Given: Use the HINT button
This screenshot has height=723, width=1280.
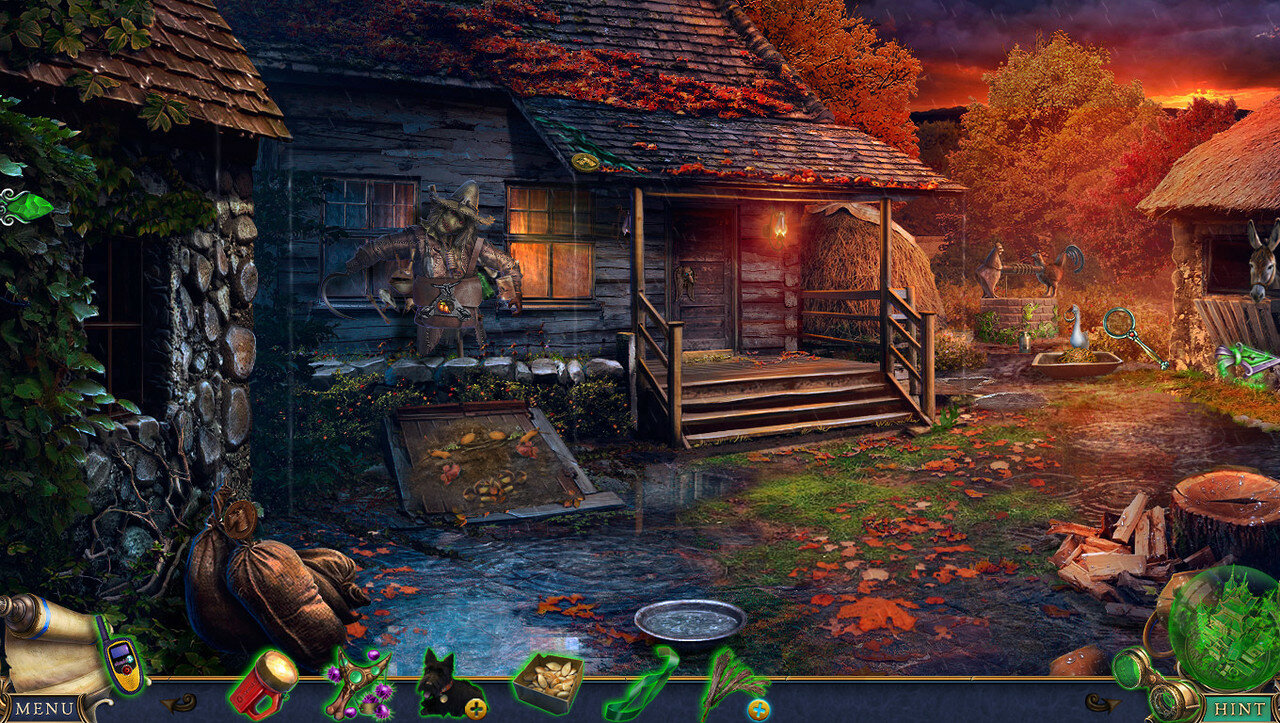Looking at the screenshot, I should pyautogui.click(x=1239, y=708).
